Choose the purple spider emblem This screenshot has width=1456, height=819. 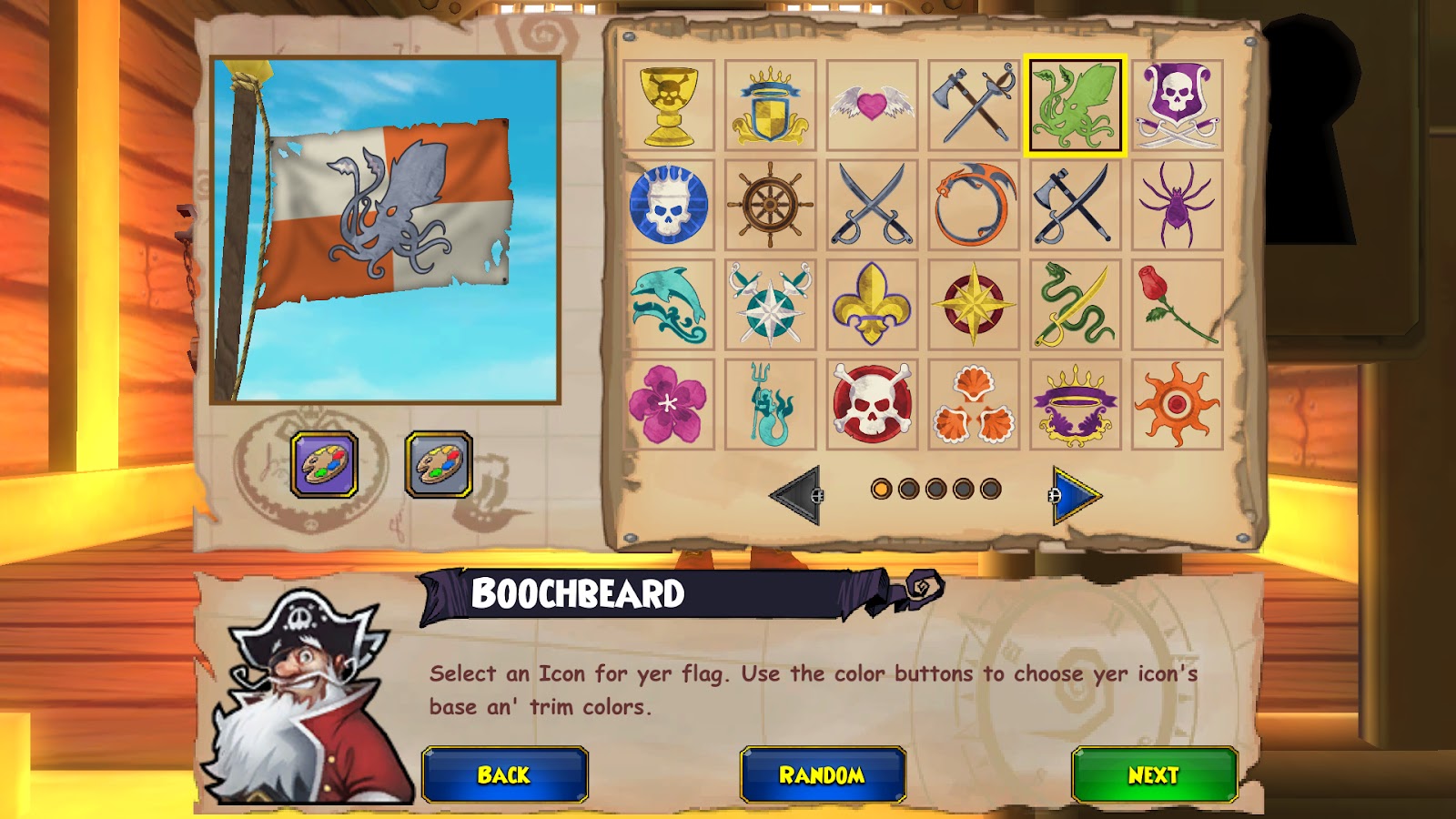coord(1176,207)
